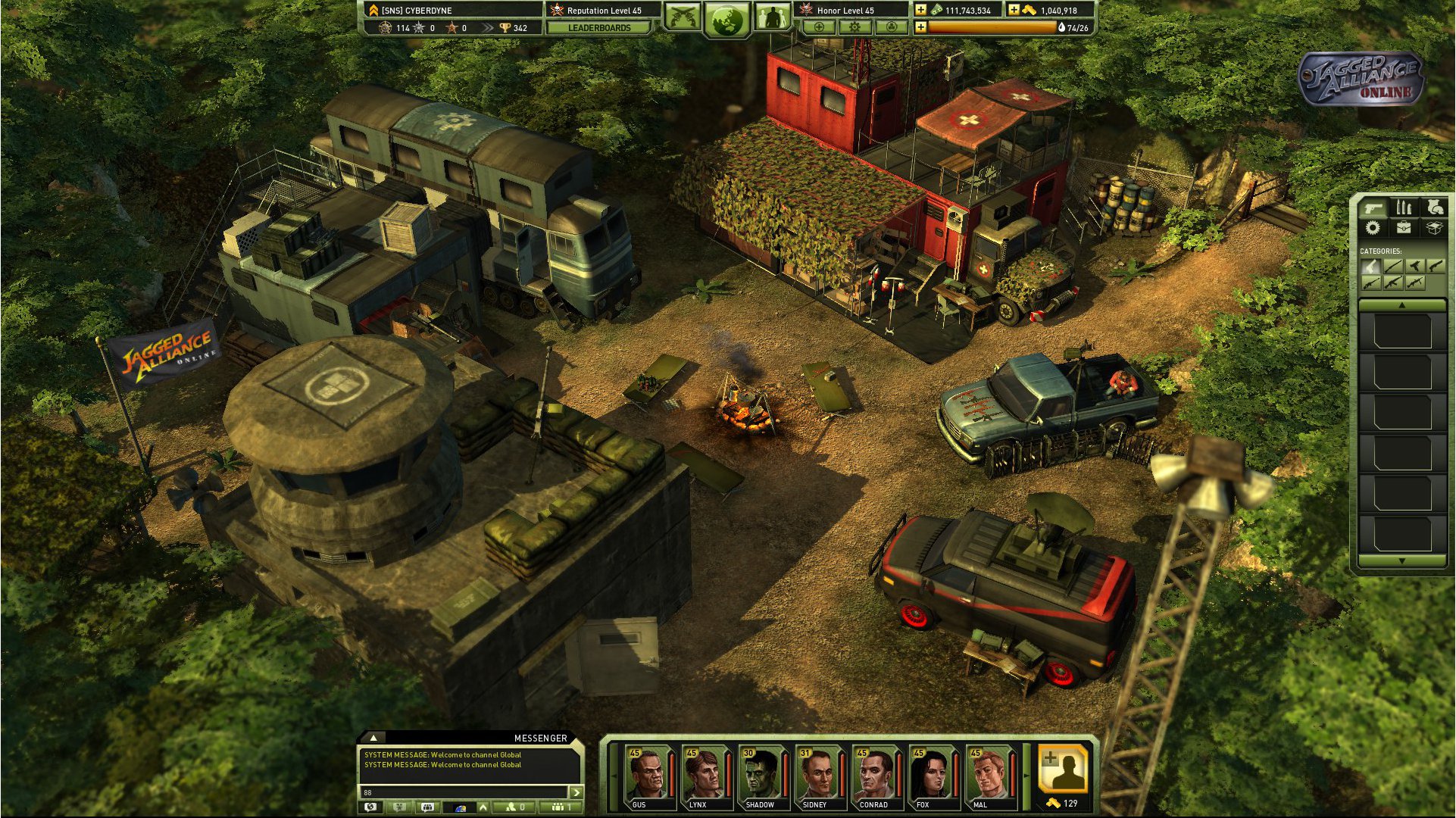
Task: Click the crossed pistols button
Action: pos(683,16)
